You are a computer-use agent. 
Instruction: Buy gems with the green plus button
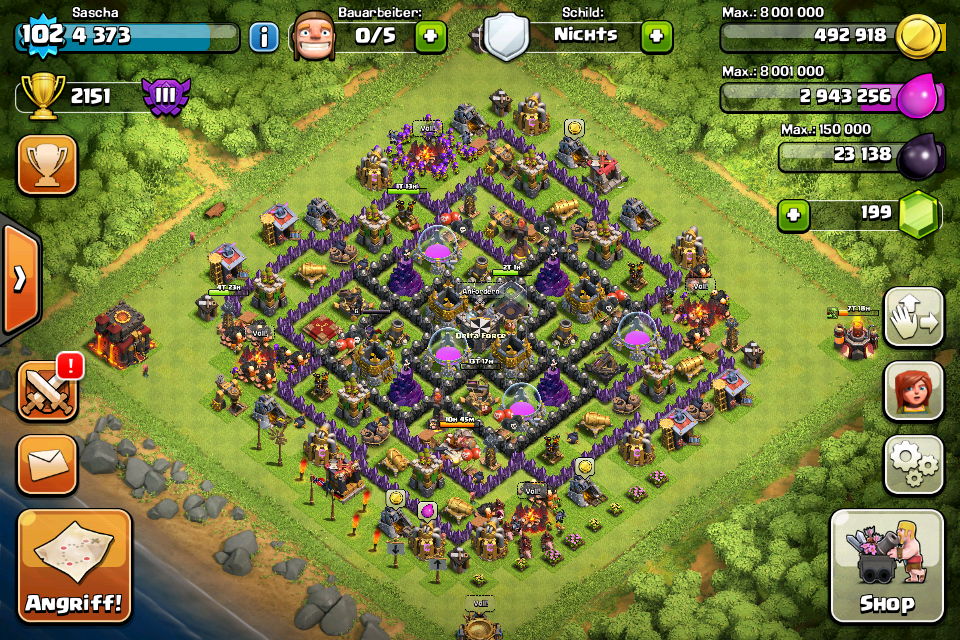[794, 214]
